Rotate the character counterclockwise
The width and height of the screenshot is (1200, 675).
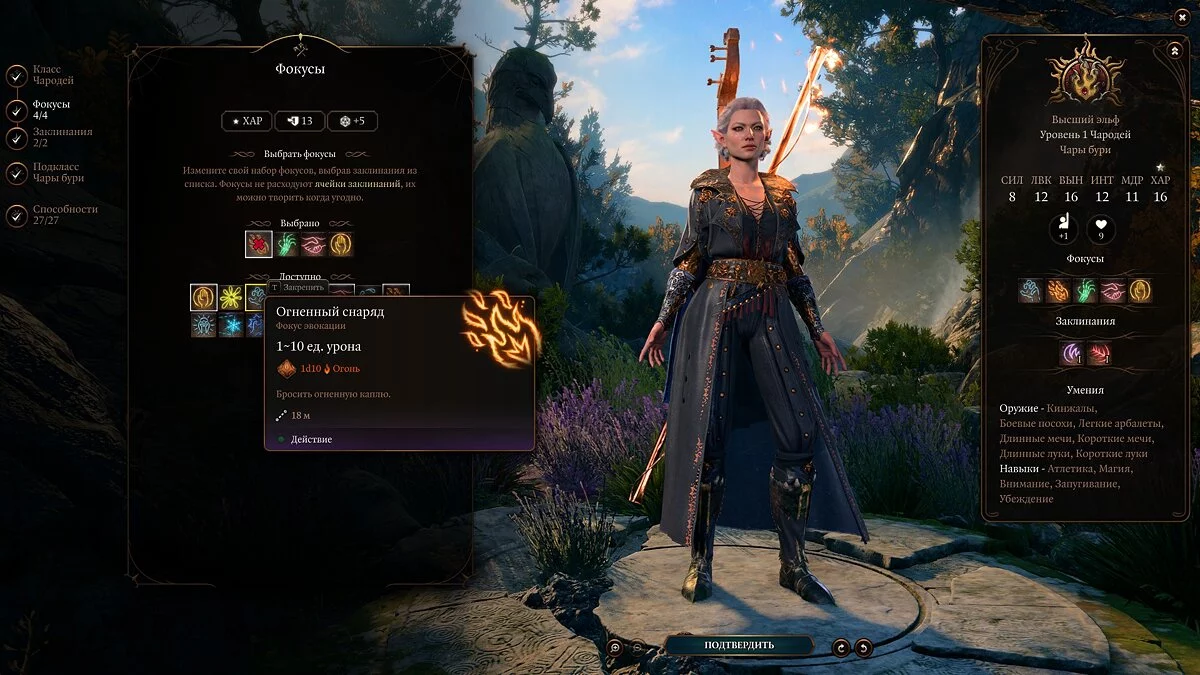[863, 647]
